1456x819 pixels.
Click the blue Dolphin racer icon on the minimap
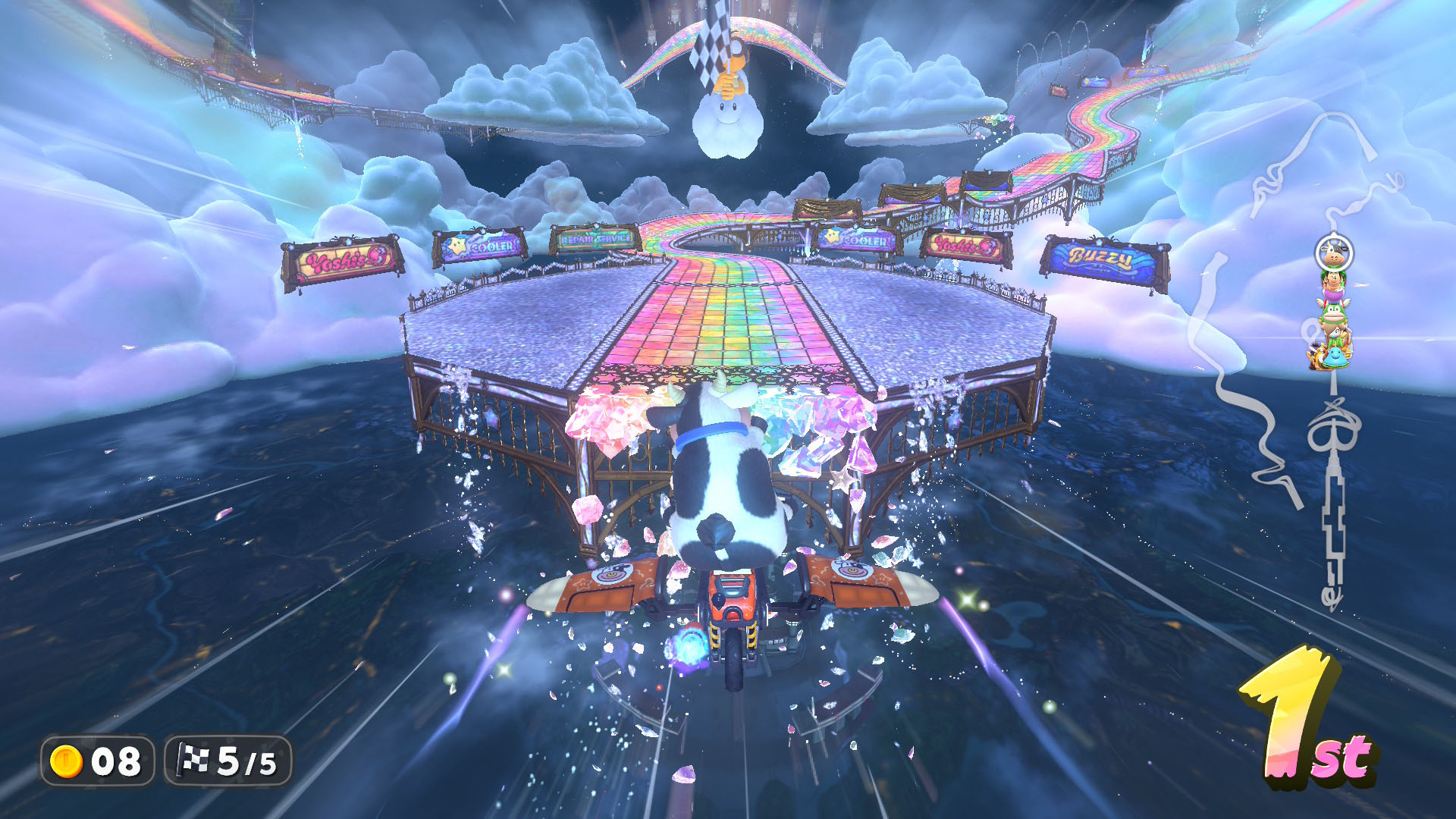[x=1335, y=356]
